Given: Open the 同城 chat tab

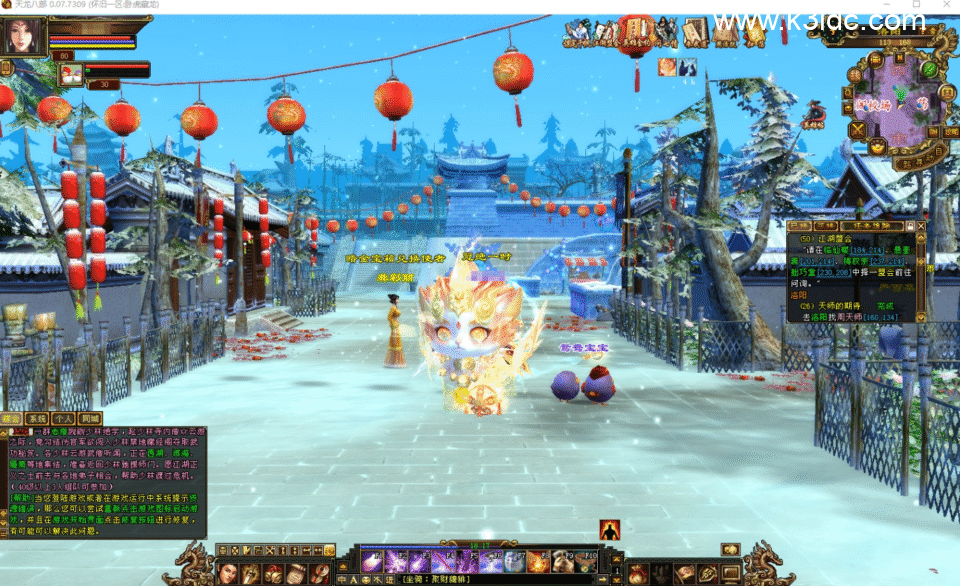Looking at the screenshot, I should (x=90, y=418).
